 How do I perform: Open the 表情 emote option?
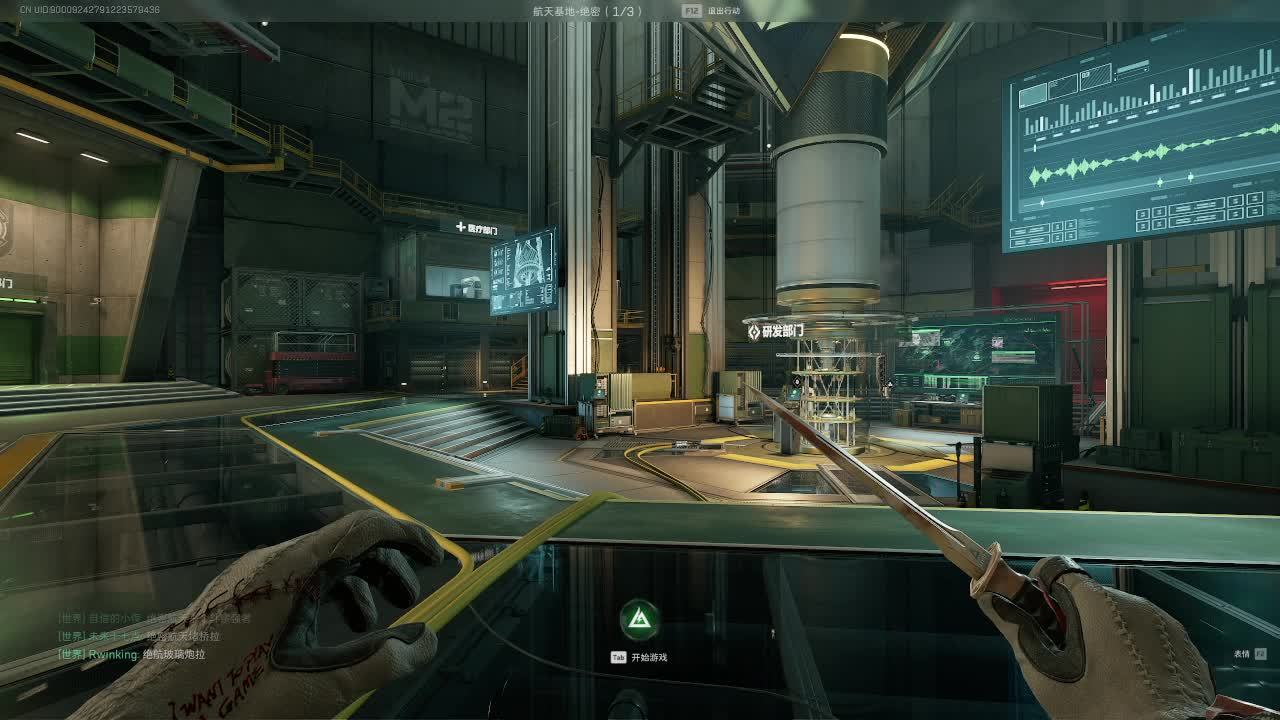pos(1242,654)
